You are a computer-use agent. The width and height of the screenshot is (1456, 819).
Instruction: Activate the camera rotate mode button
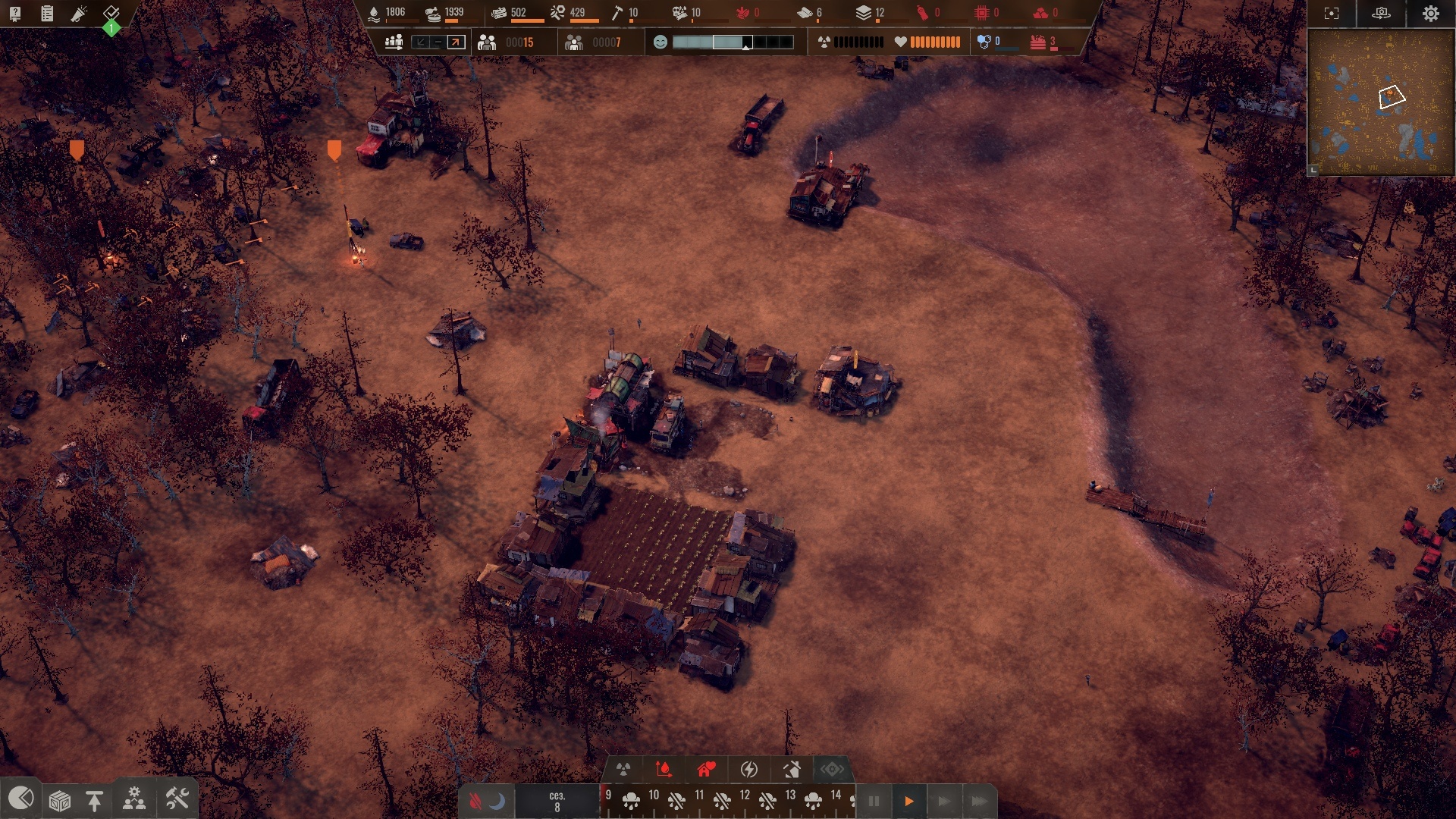click(x=1381, y=14)
